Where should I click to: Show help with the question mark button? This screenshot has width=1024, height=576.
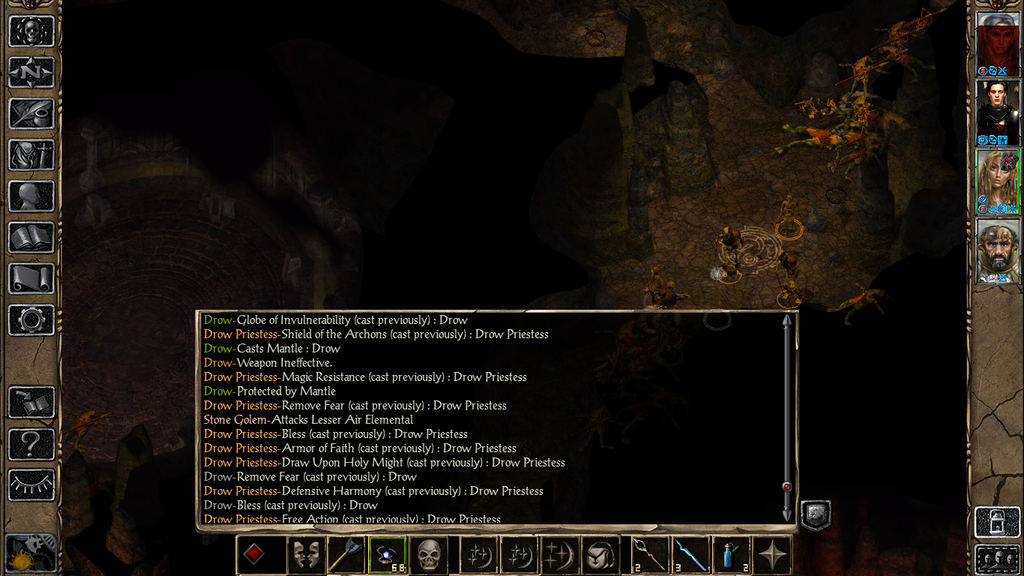[x=31, y=443]
